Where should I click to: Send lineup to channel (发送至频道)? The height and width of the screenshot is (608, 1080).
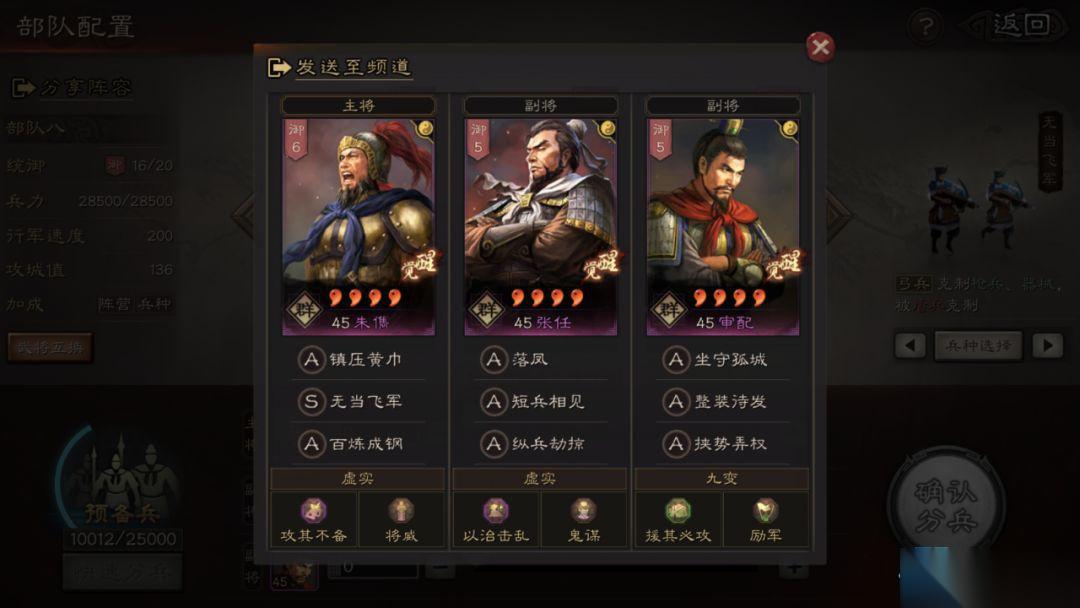coord(340,68)
